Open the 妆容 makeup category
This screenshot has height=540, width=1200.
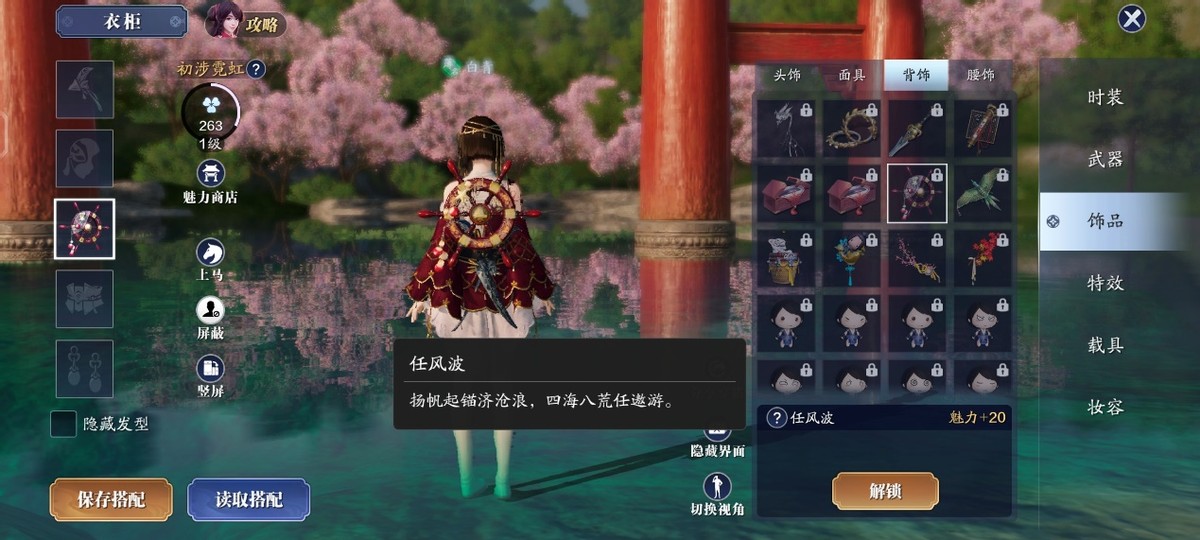tap(1105, 407)
